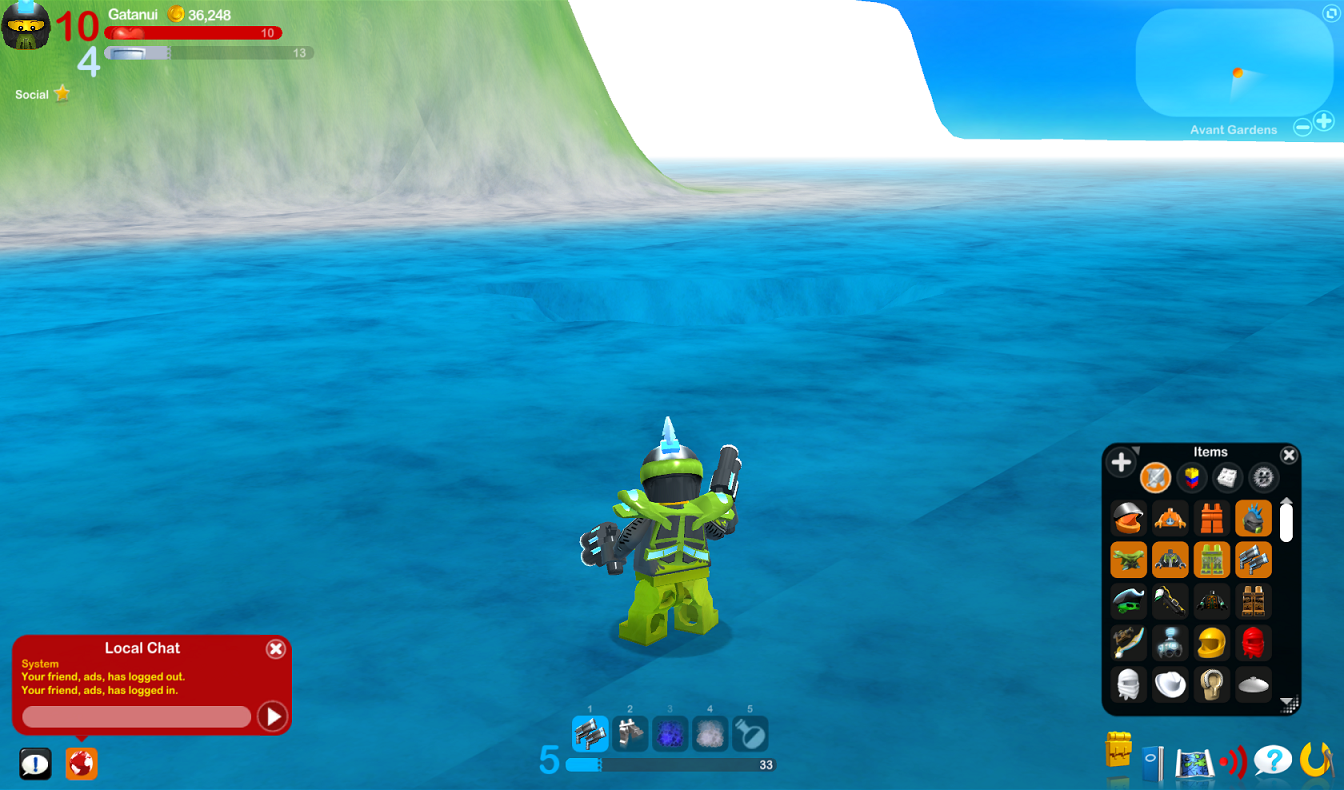The height and width of the screenshot is (790, 1344).
Task: Open Local Chat via the red globe icon
Action: tap(80, 763)
